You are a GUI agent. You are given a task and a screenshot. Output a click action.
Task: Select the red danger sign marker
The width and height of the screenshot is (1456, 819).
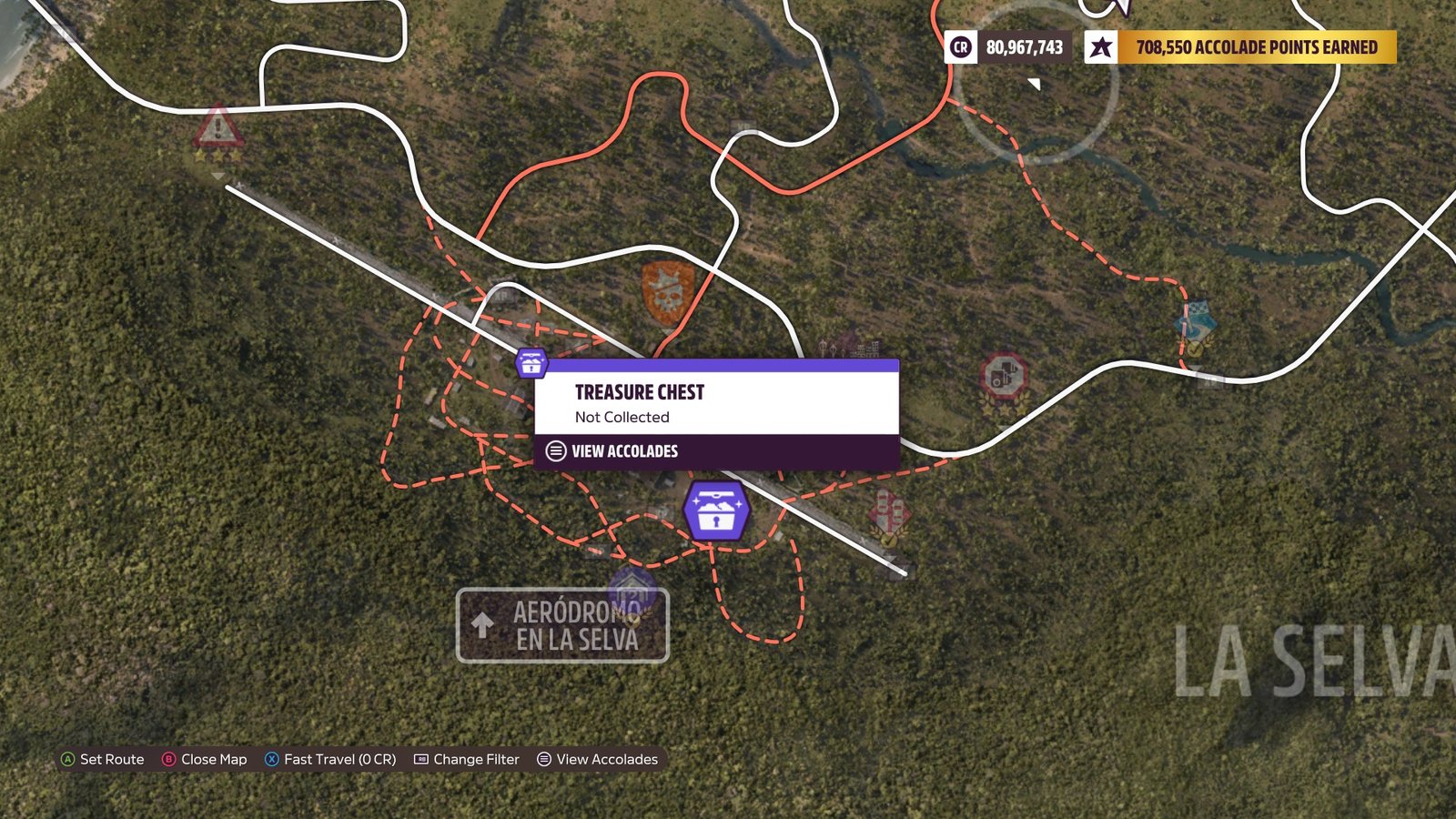click(x=218, y=128)
